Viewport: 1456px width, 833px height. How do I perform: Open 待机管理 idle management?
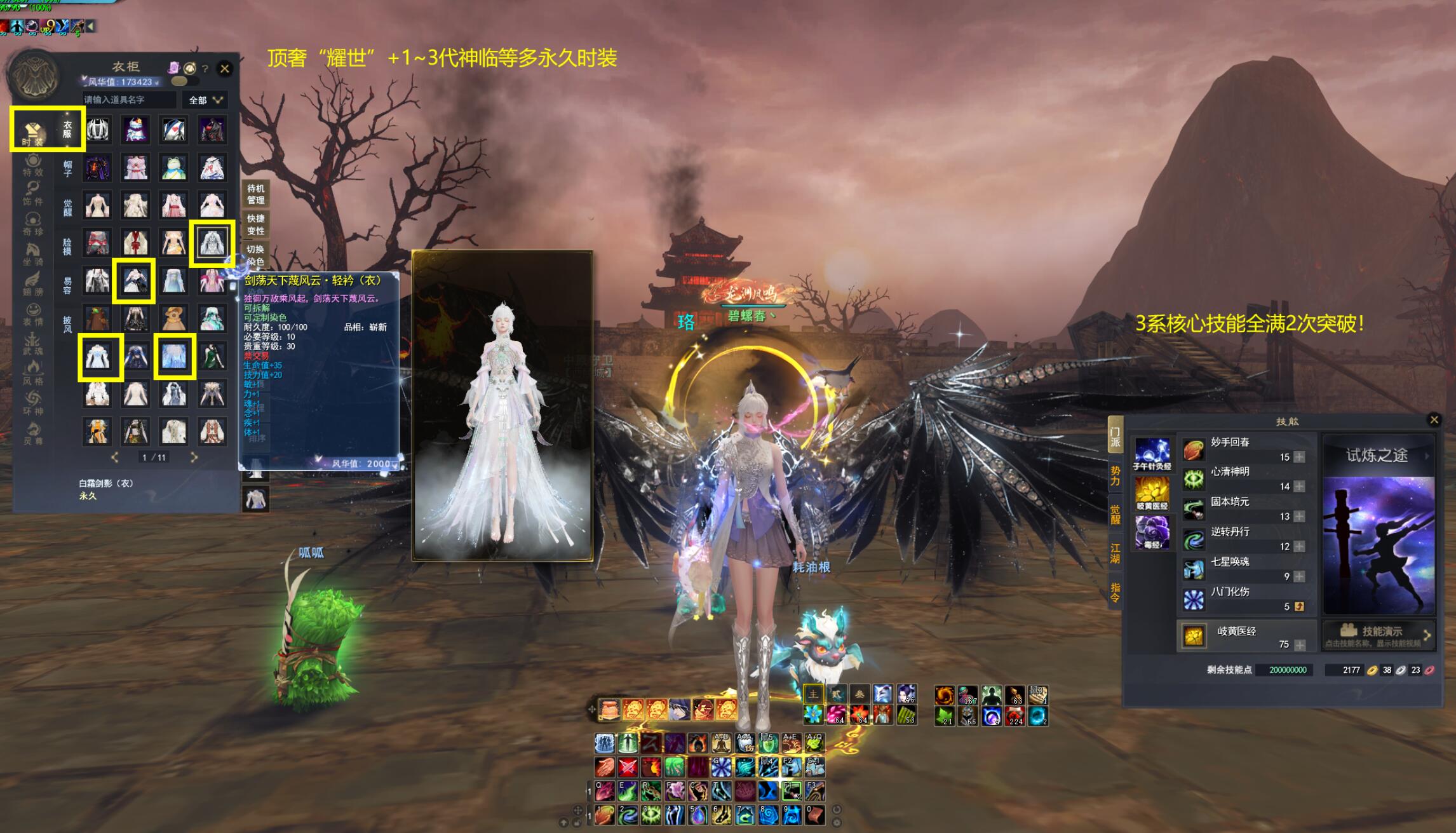(255, 194)
